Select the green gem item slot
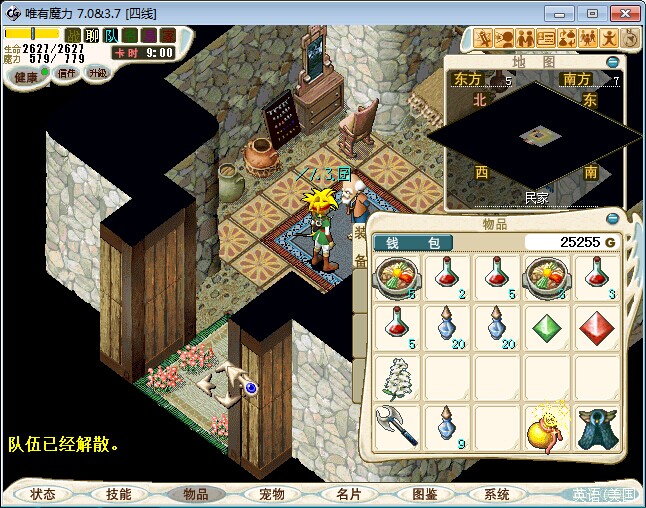The width and height of the screenshot is (646, 508). click(x=546, y=325)
